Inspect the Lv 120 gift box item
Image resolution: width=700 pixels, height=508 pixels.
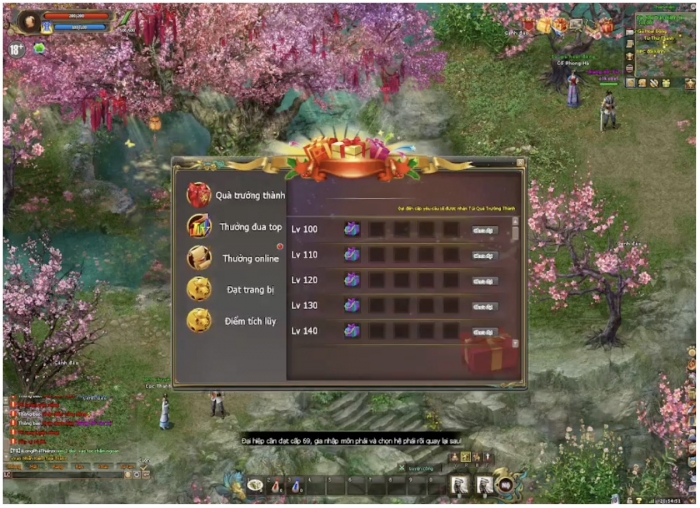[352, 280]
